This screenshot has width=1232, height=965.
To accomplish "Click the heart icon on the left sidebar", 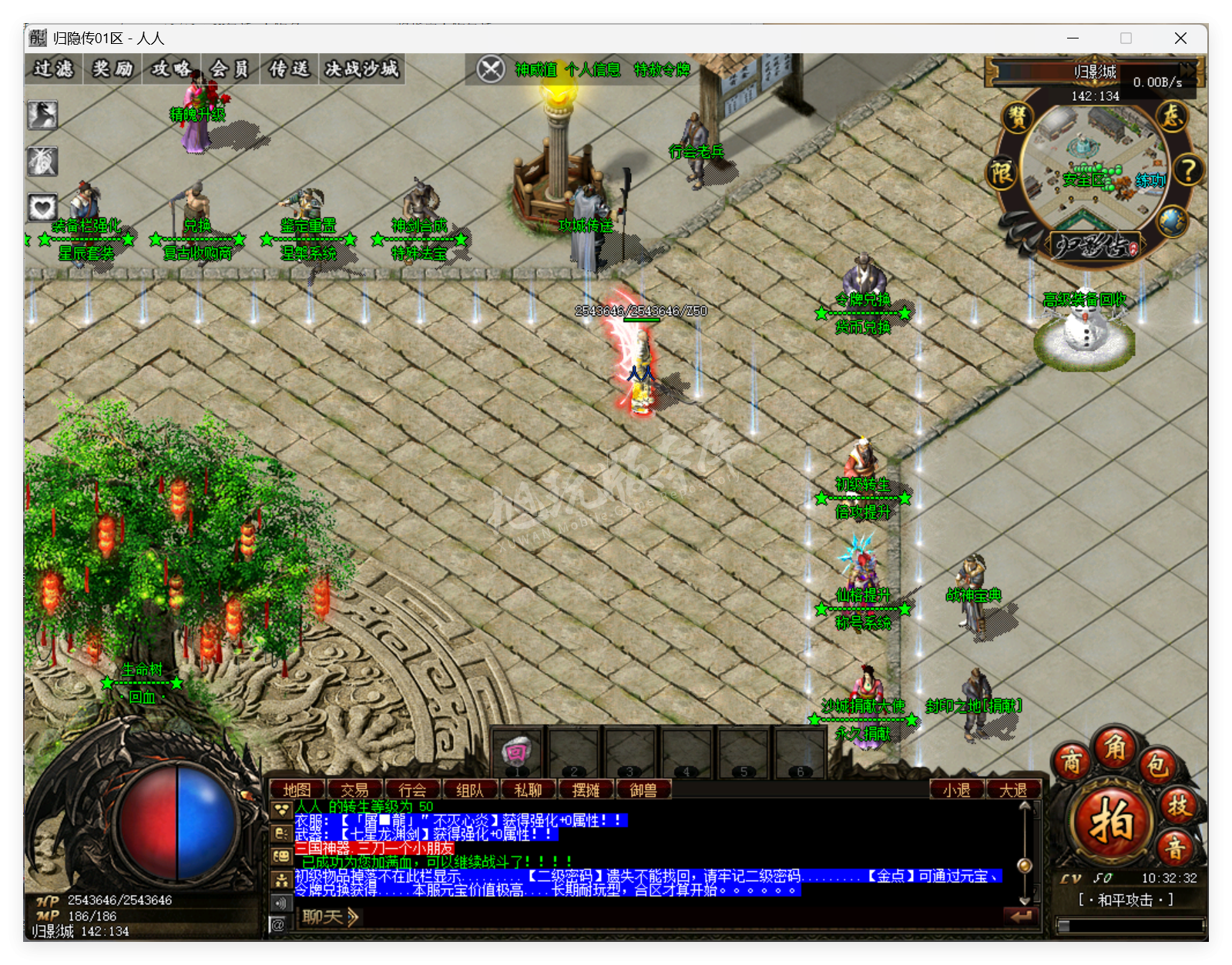I will (42, 206).
